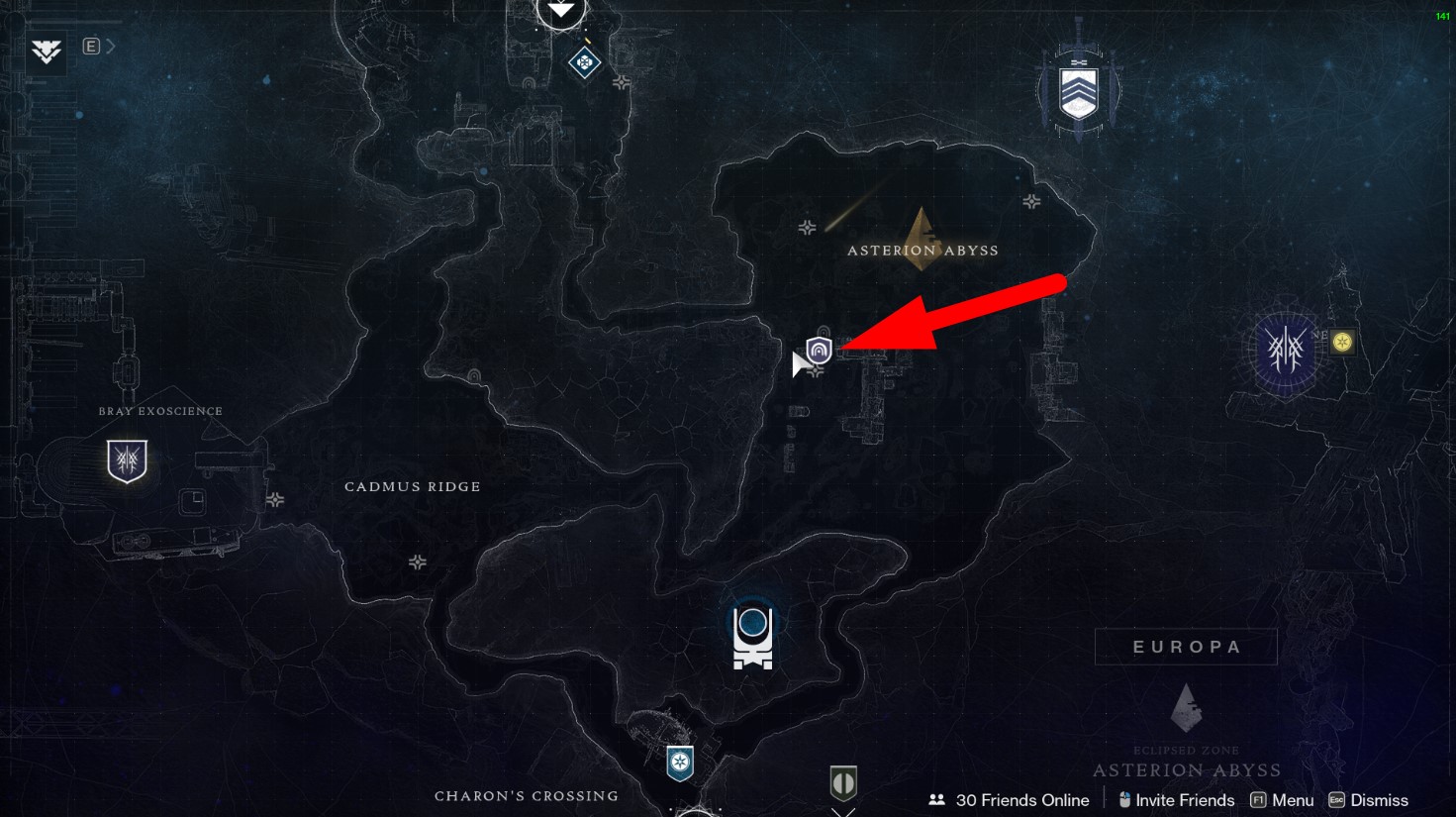Screen dimensions: 1456x817
Task: Expand the chevron next to the E key prompt
Action: (112, 45)
